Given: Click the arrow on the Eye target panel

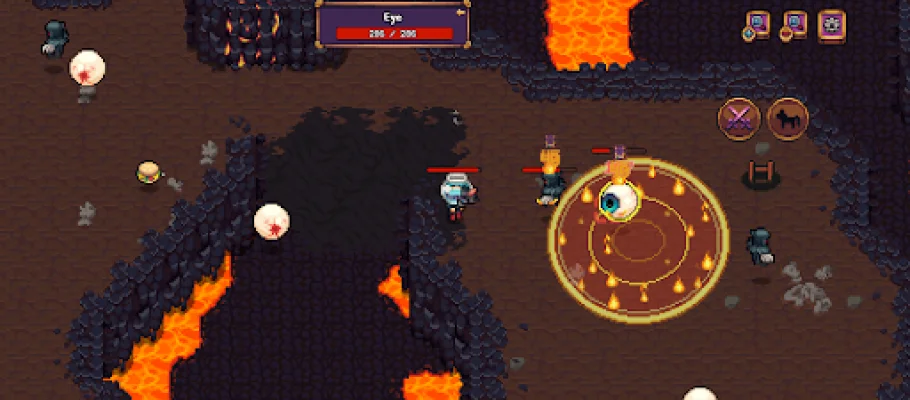Looking at the screenshot, I should coord(460,13).
